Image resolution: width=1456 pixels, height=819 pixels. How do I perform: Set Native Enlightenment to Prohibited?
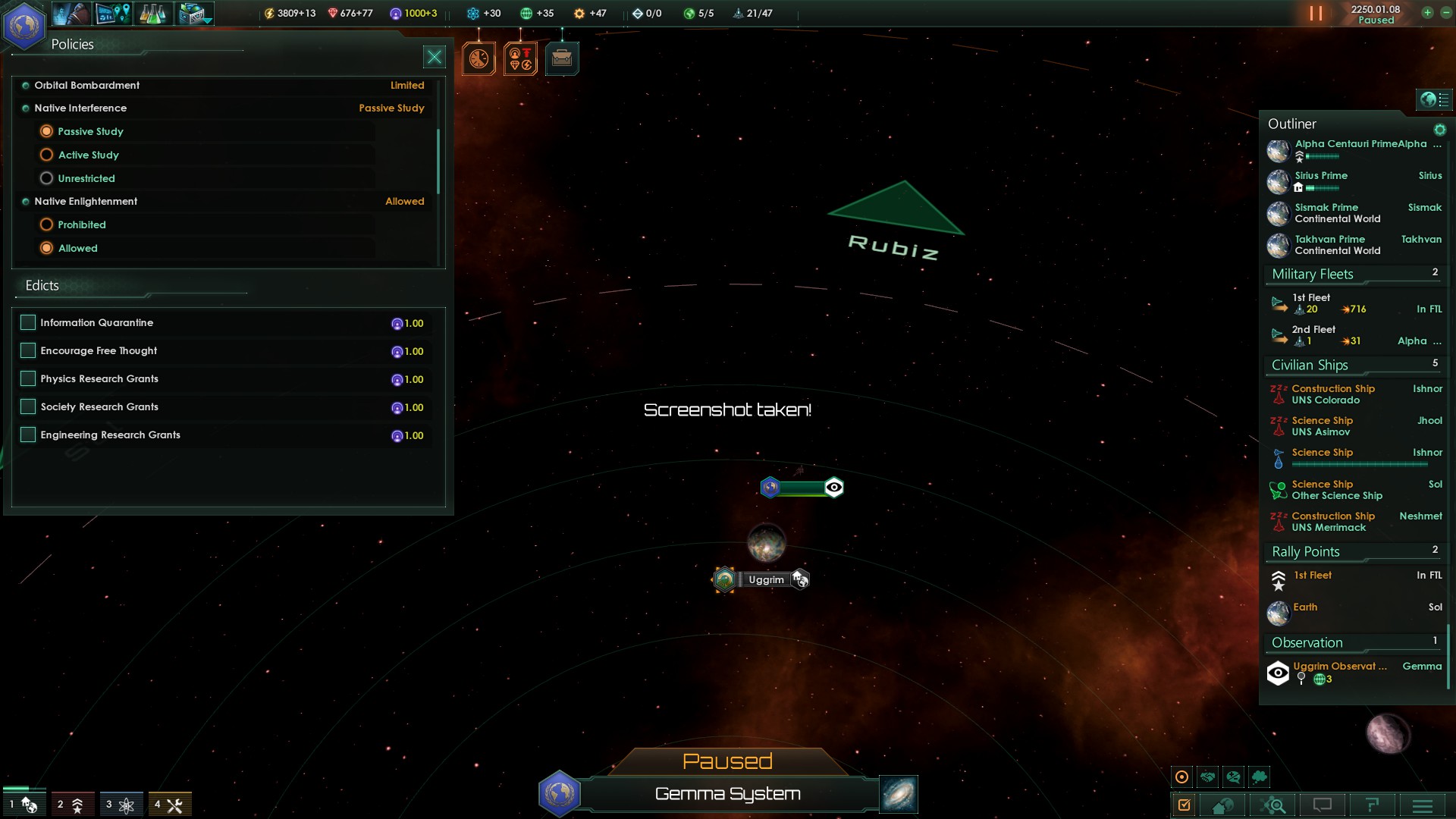pos(46,224)
